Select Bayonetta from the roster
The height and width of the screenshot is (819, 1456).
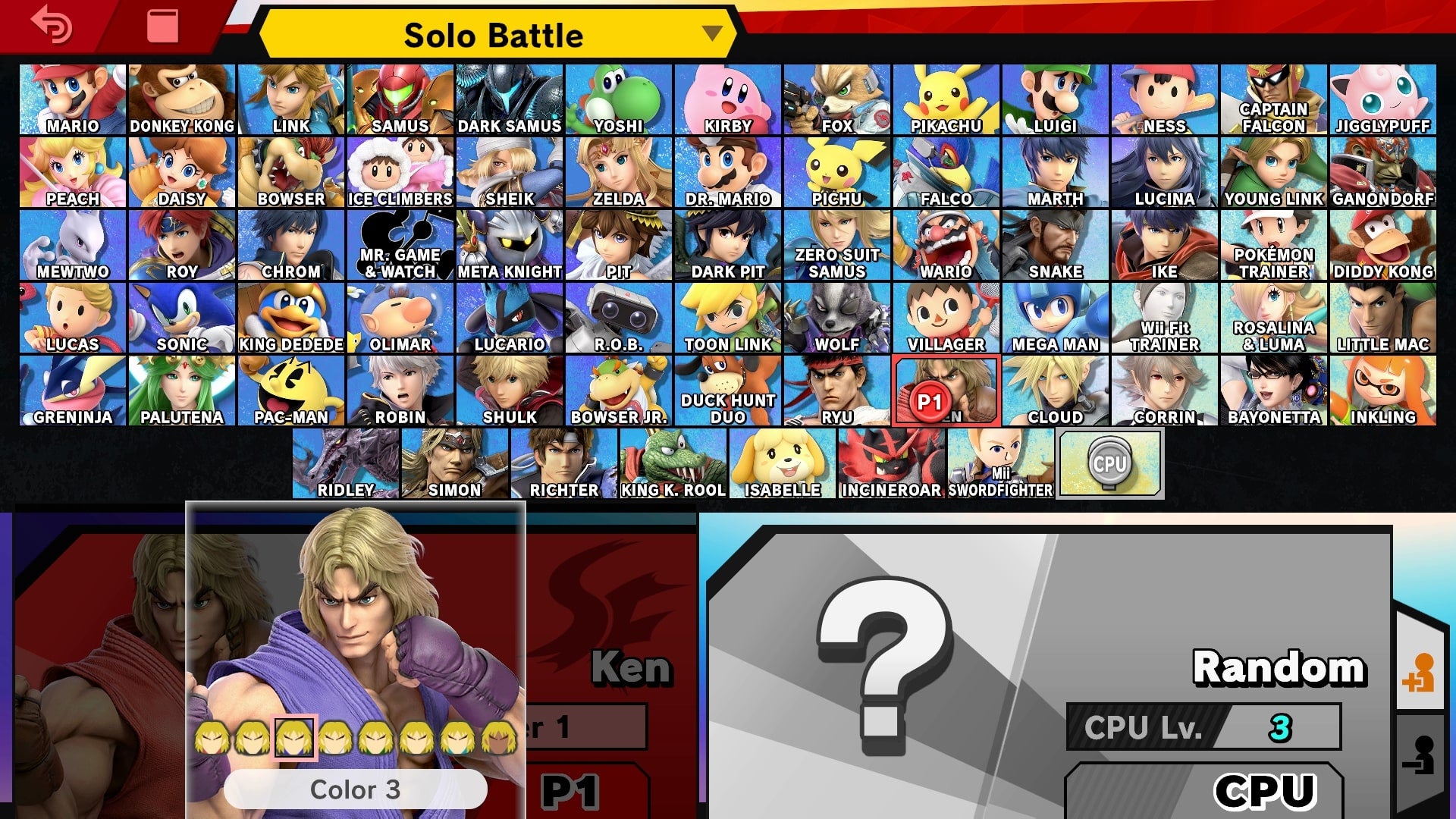(x=1274, y=388)
